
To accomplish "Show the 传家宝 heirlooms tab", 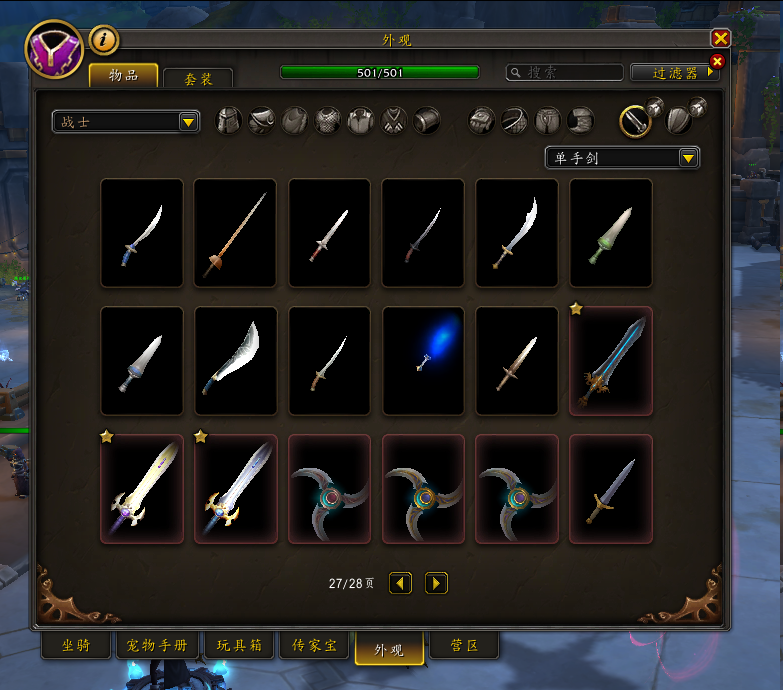I will tap(314, 646).
